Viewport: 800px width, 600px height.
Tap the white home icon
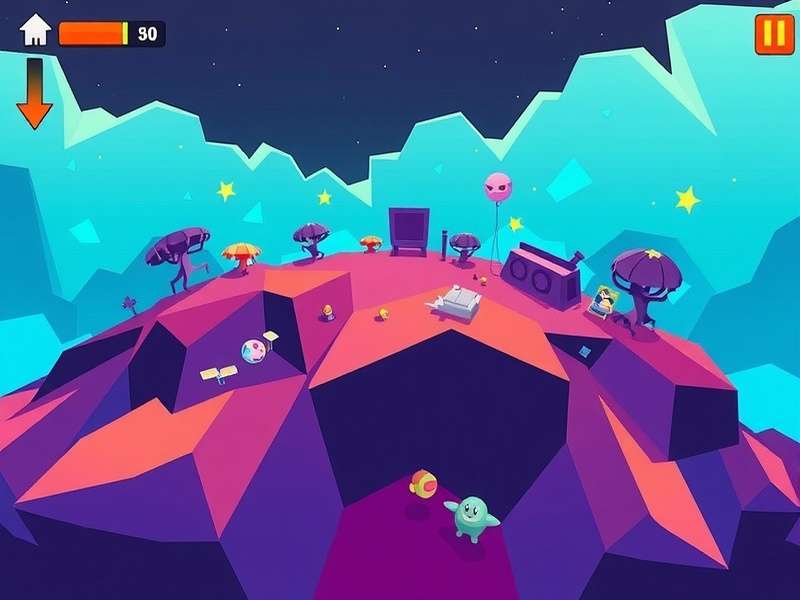[x=35, y=31]
